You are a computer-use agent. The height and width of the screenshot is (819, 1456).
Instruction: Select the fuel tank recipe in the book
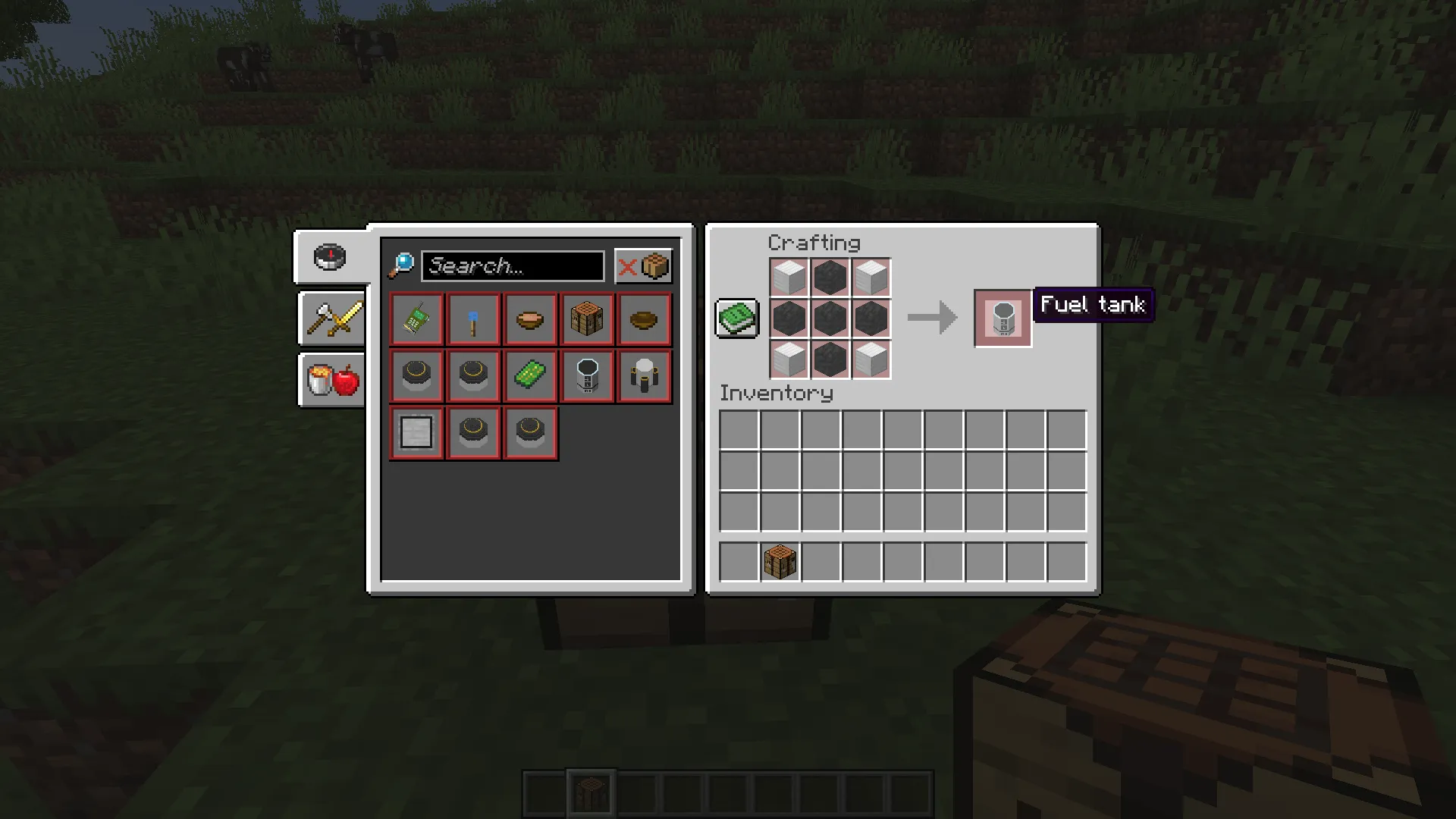587,376
